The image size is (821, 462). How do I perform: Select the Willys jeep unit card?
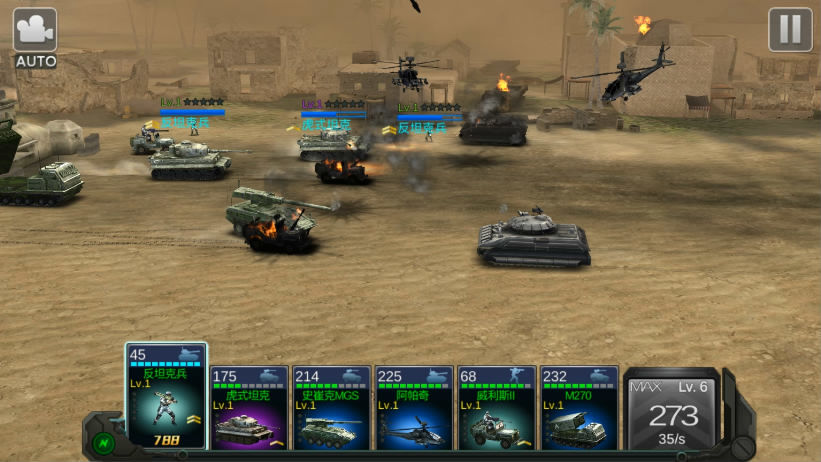pos(496,408)
